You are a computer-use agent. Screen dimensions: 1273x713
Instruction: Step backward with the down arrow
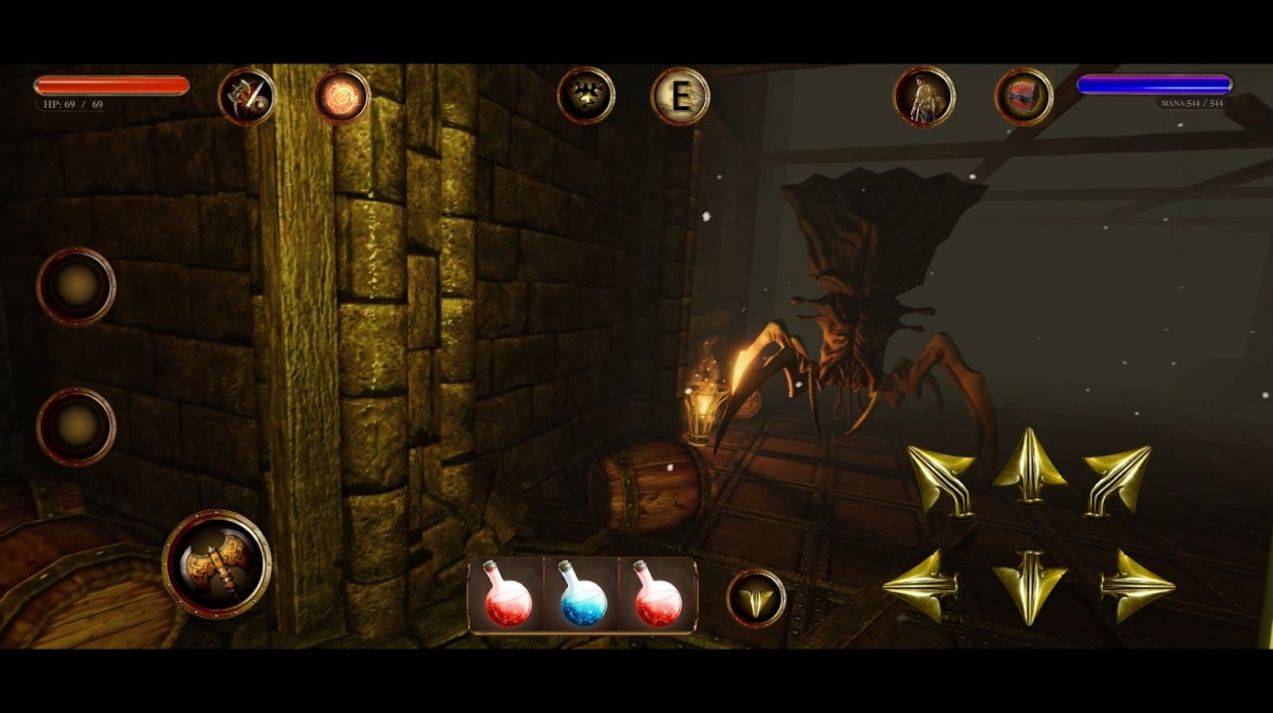tap(1029, 586)
